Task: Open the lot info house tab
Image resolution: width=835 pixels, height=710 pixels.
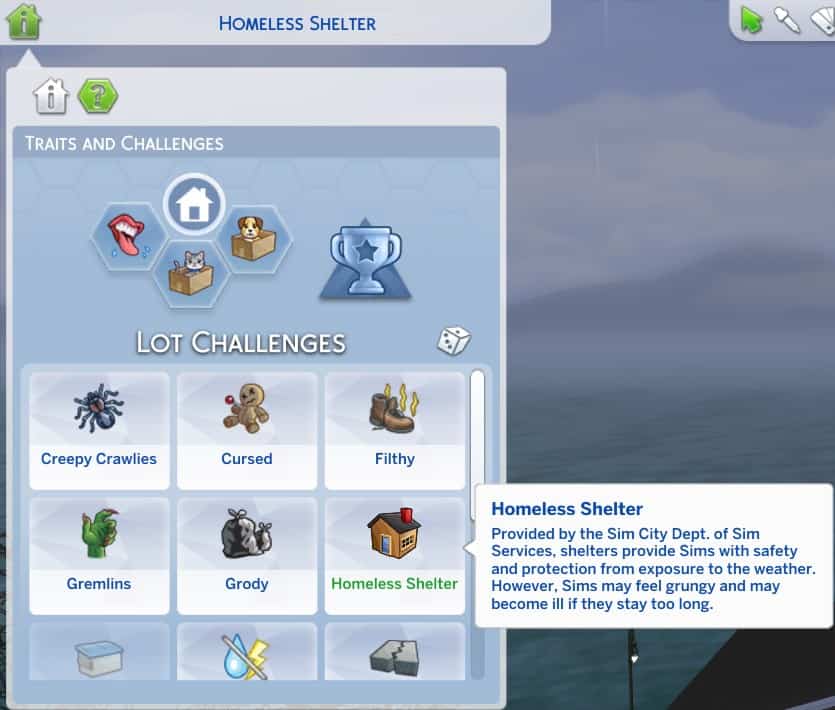Action: pyautogui.click(x=51, y=97)
